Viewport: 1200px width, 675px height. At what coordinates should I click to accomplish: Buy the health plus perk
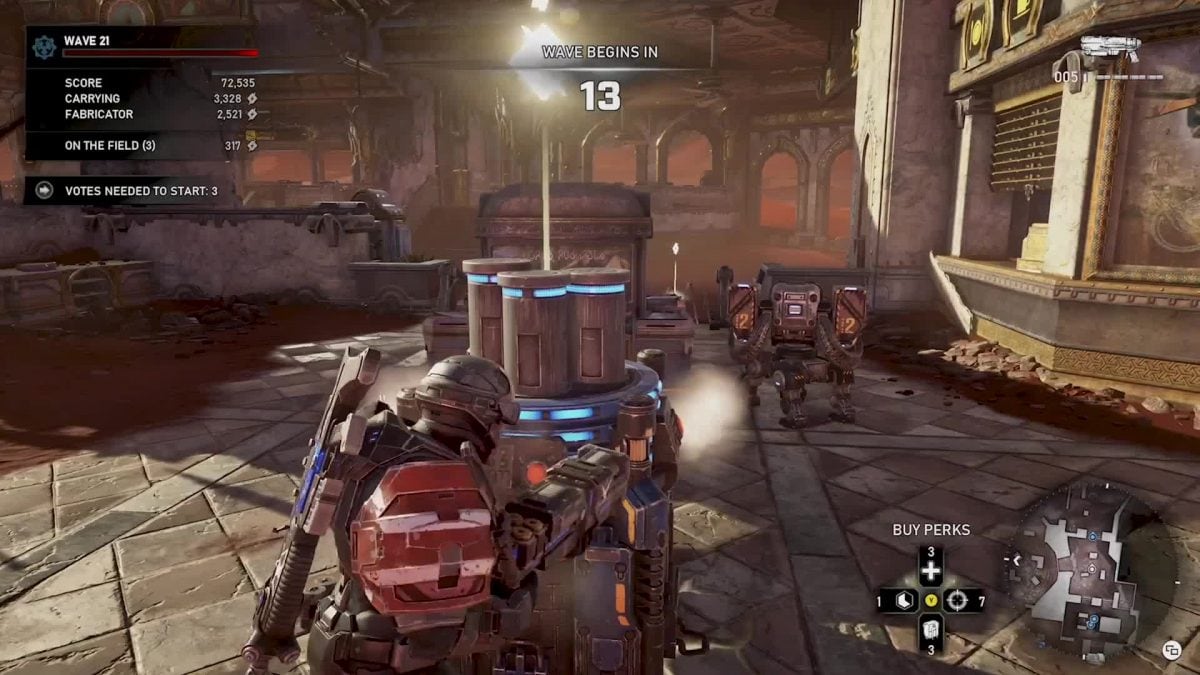coord(931,571)
